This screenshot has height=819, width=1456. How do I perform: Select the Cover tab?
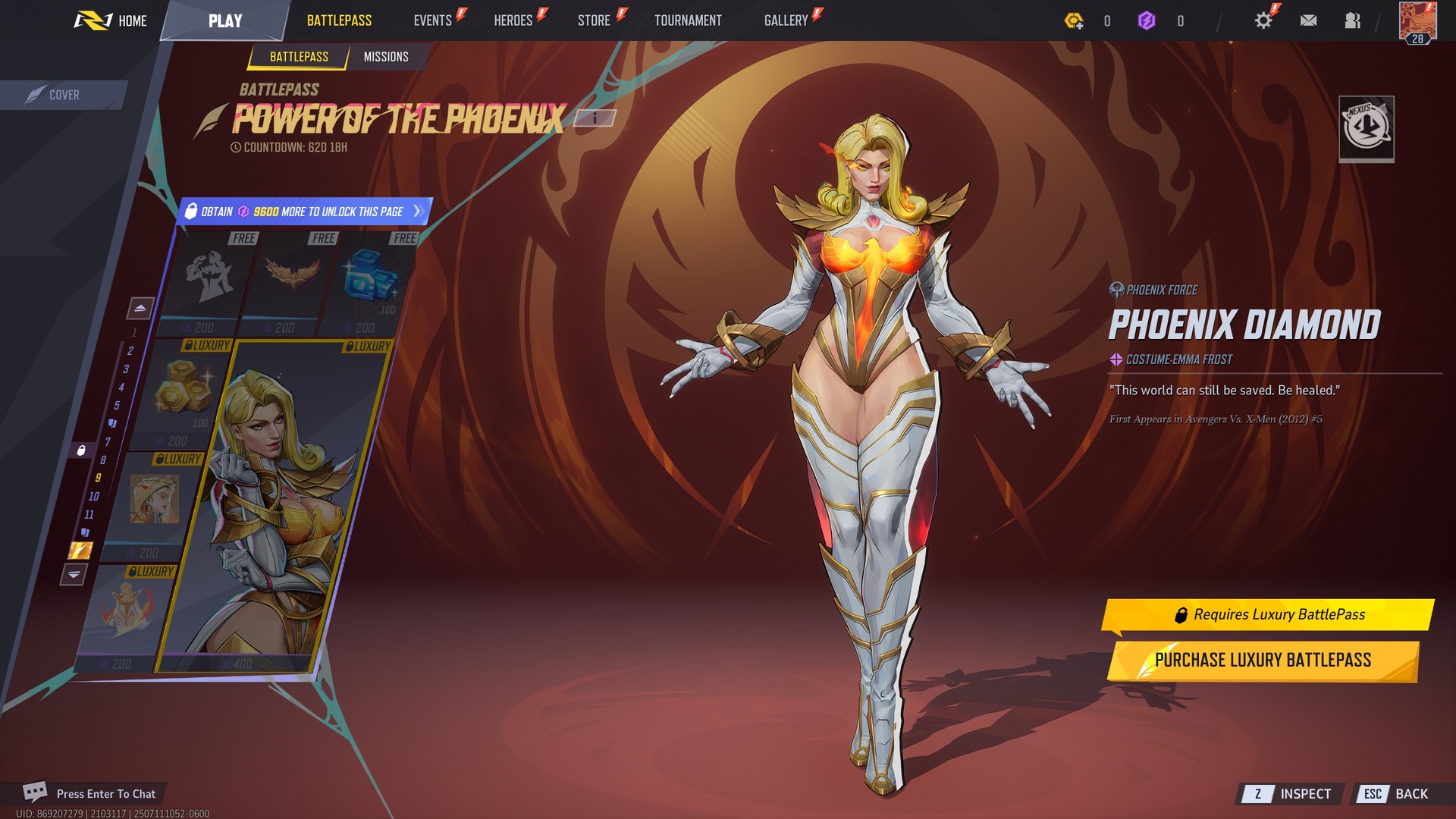pyautogui.click(x=63, y=95)
